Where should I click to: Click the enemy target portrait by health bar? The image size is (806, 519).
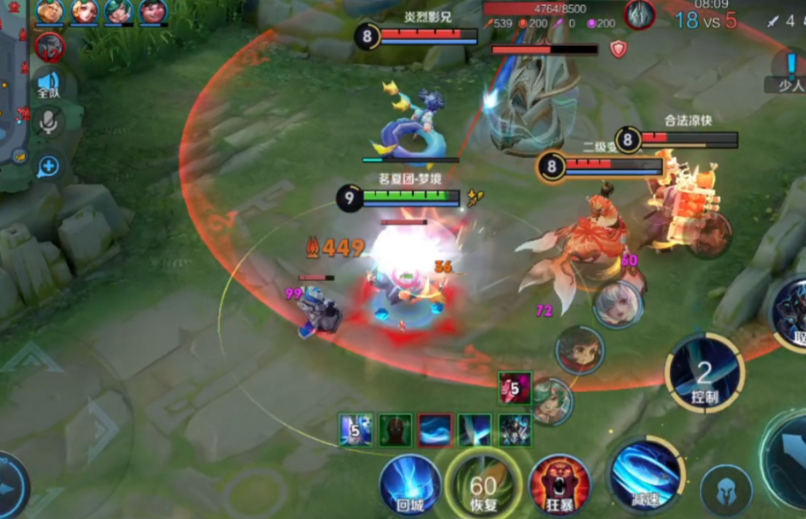tap(640, 15)
